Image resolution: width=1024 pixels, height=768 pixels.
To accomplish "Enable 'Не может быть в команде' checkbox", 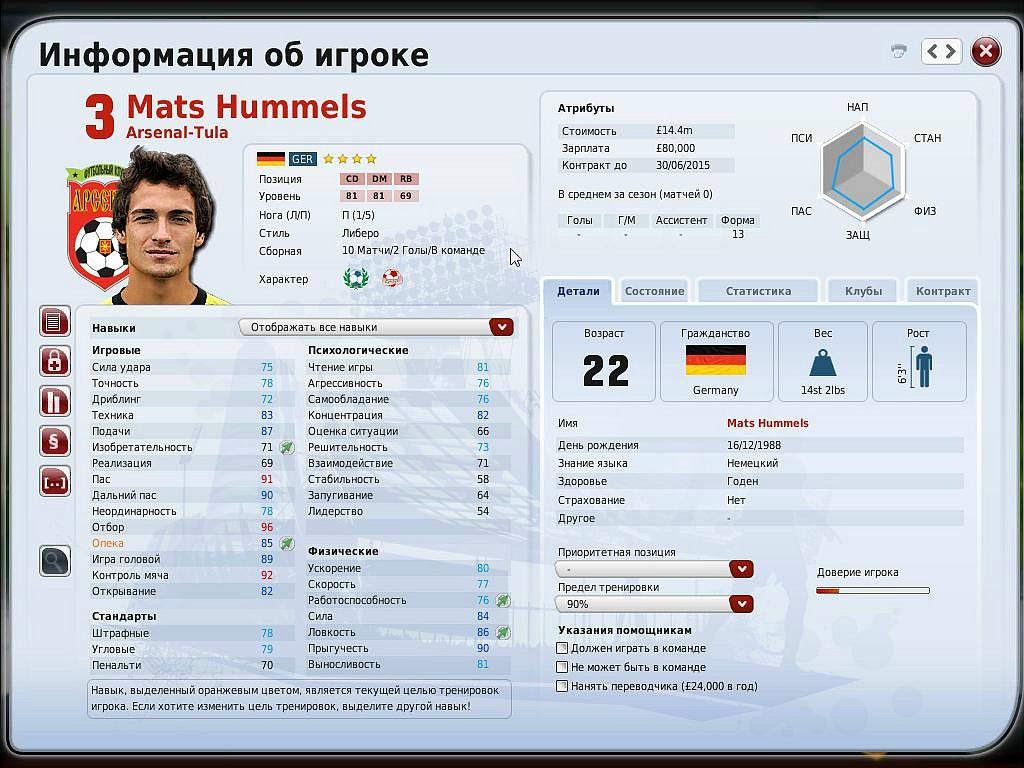I will pyautogui.click(x=562, y=667).
